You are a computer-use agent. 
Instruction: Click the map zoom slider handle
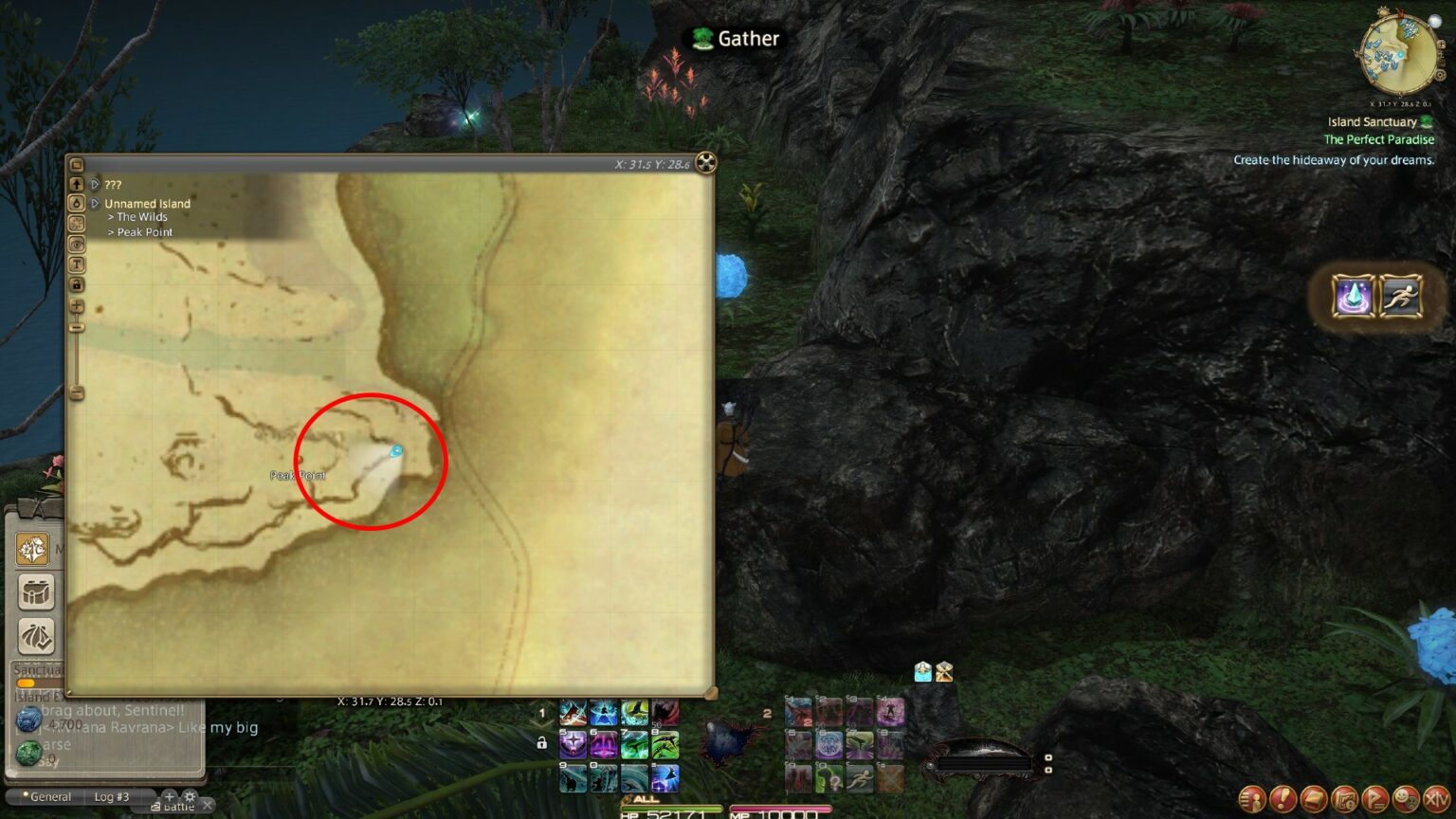point(77,325)
